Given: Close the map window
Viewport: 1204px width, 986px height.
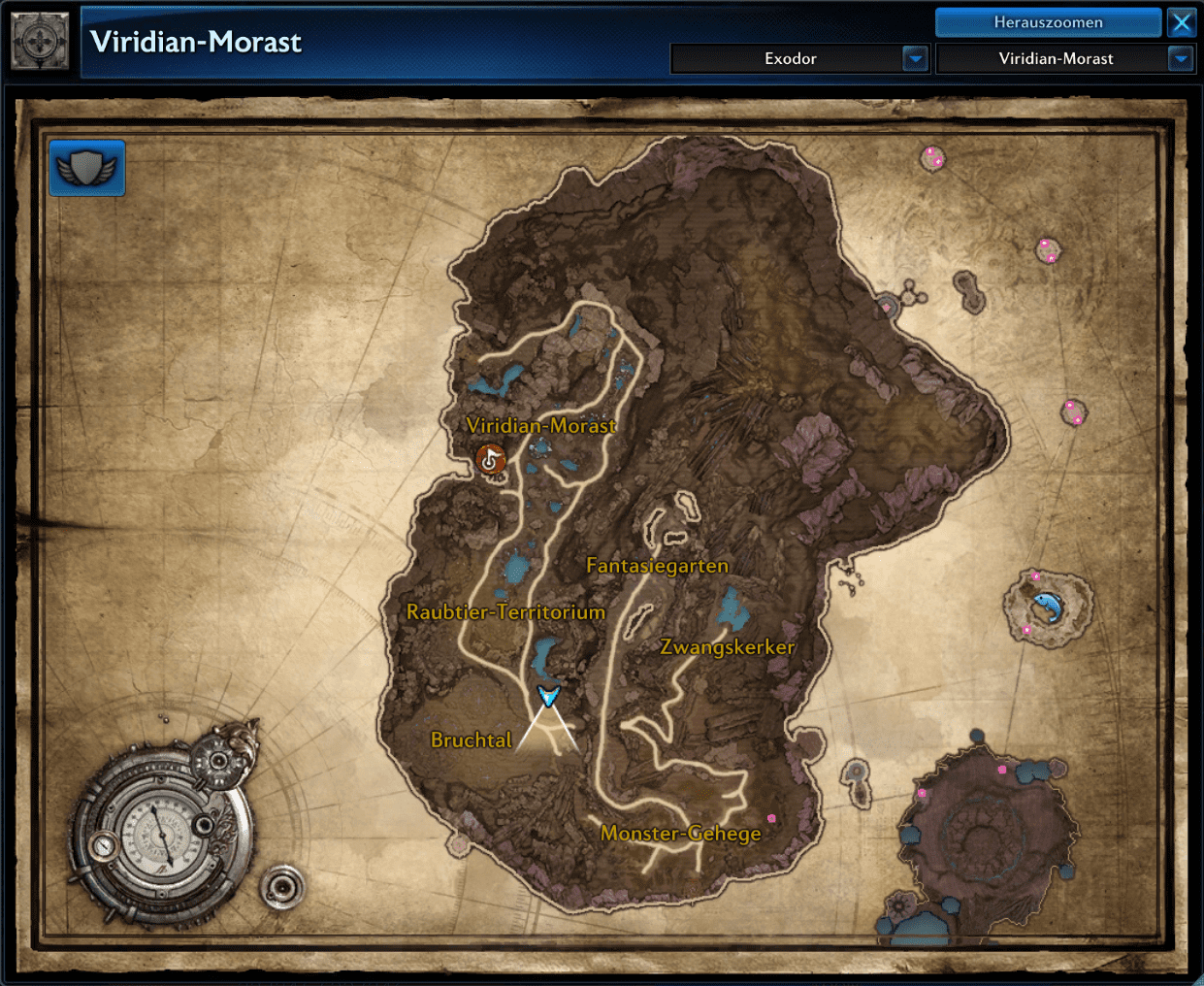Looking at the screenshot, I should tap(1182, 22).
